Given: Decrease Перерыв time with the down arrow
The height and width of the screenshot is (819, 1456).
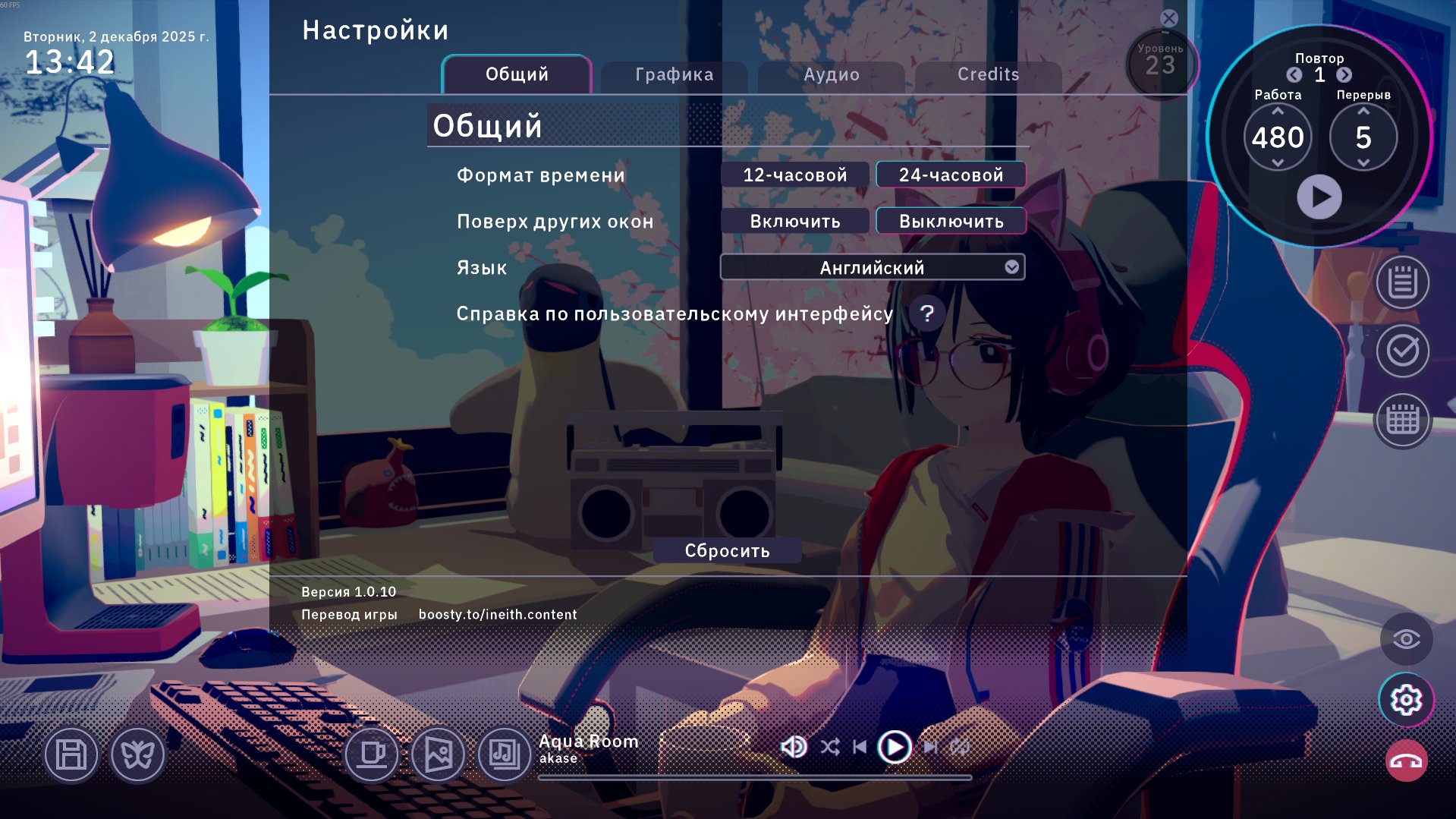Looking at the screenshot, I should pyautogui.click(x=1362, y=162).
